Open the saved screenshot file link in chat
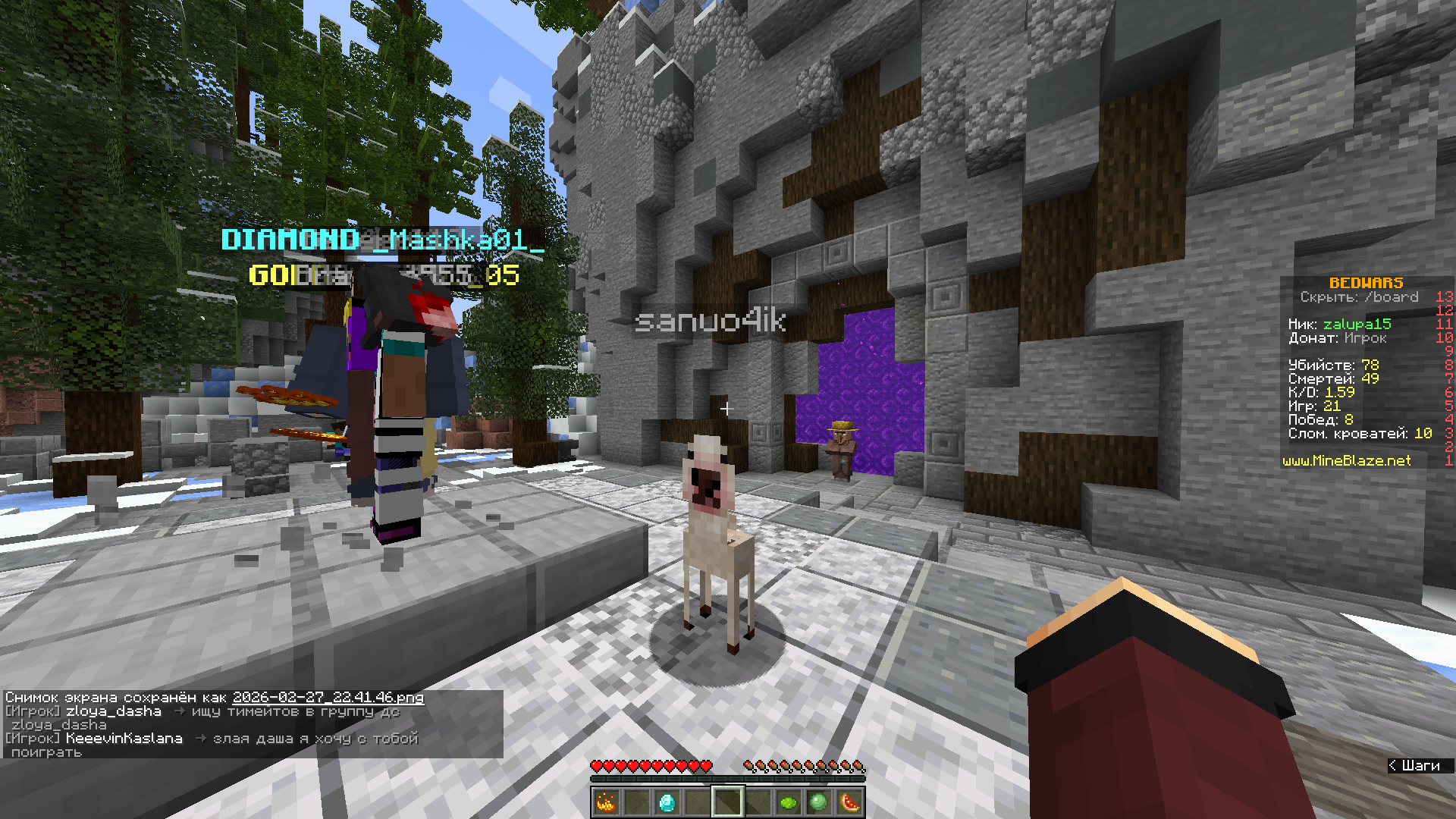The image size is (1456, 819). click(x=328, y=697)
